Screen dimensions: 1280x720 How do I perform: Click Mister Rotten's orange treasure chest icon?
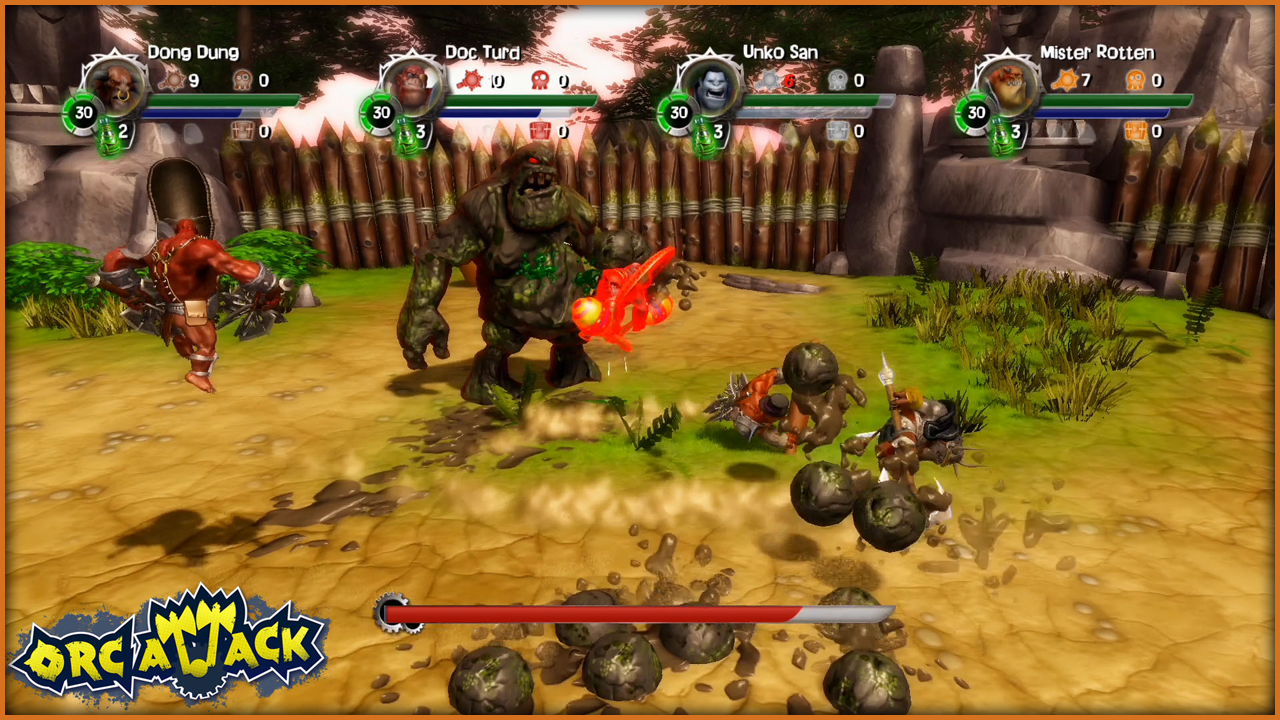pos(1135,131)
